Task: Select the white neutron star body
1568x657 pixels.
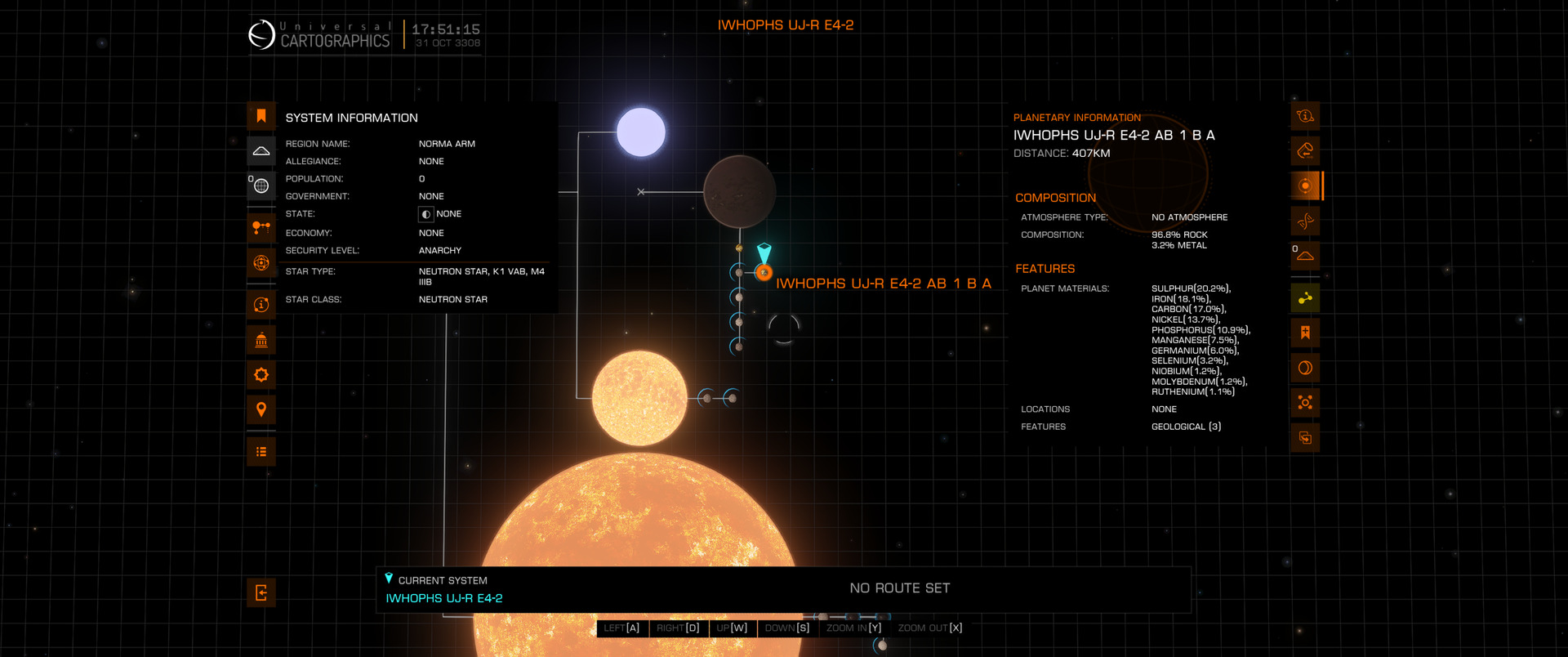Action: tap(641, 132)
